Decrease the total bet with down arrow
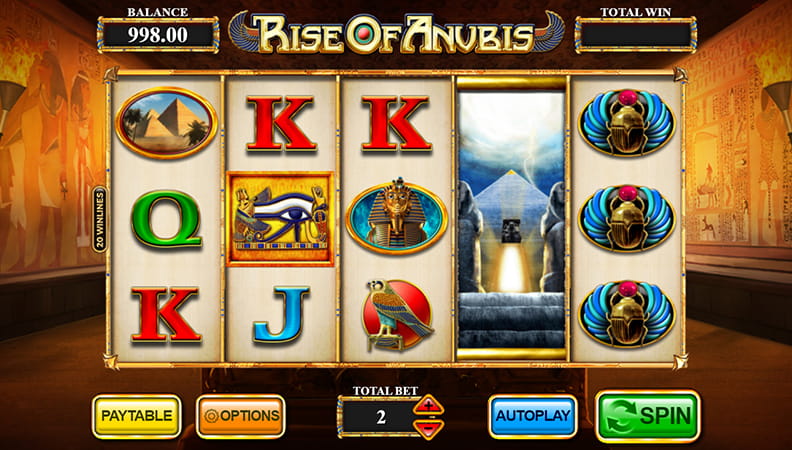Viewport: 792px width, 450px height. coord(429,428)
